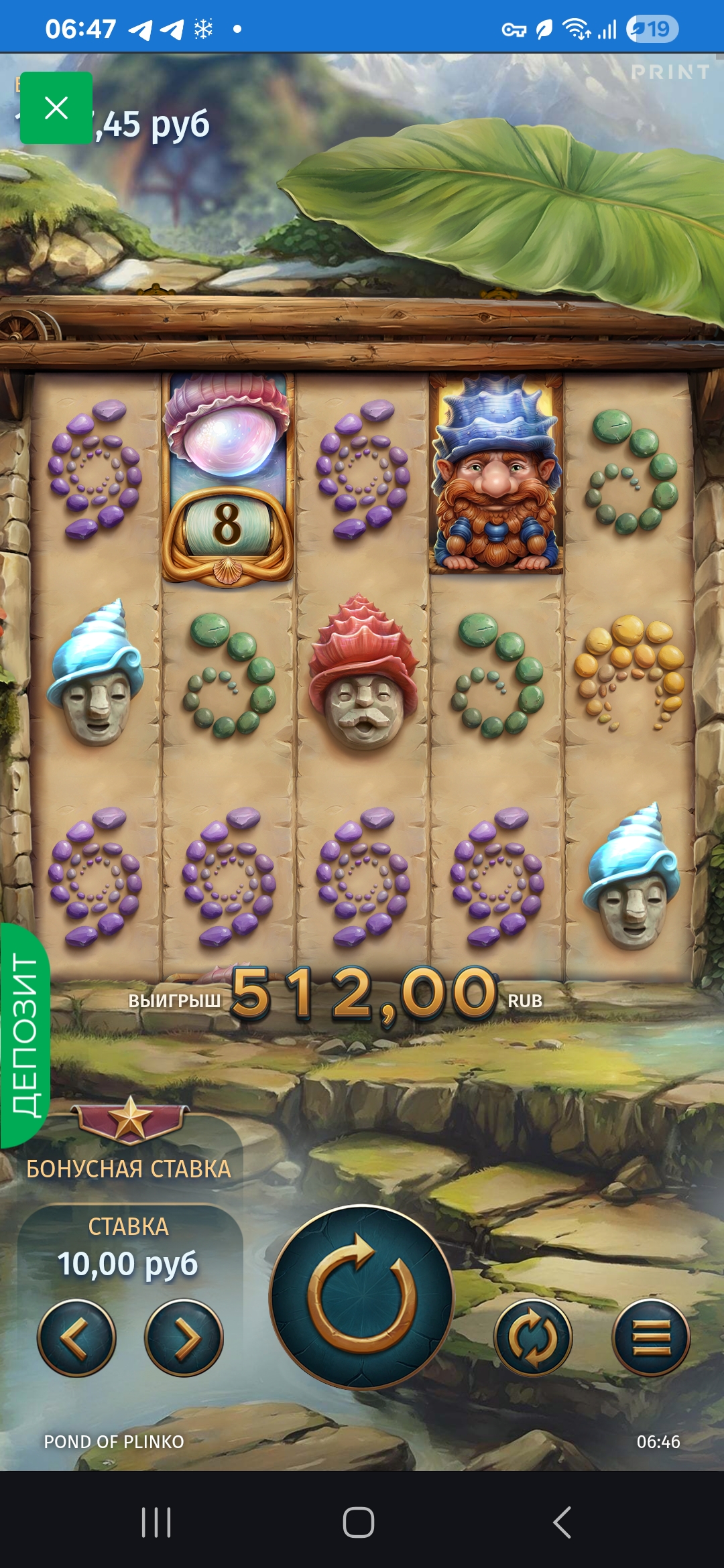Increase the bet with the right arrow
The image size is (724, 1568).
coord(184,1337)
